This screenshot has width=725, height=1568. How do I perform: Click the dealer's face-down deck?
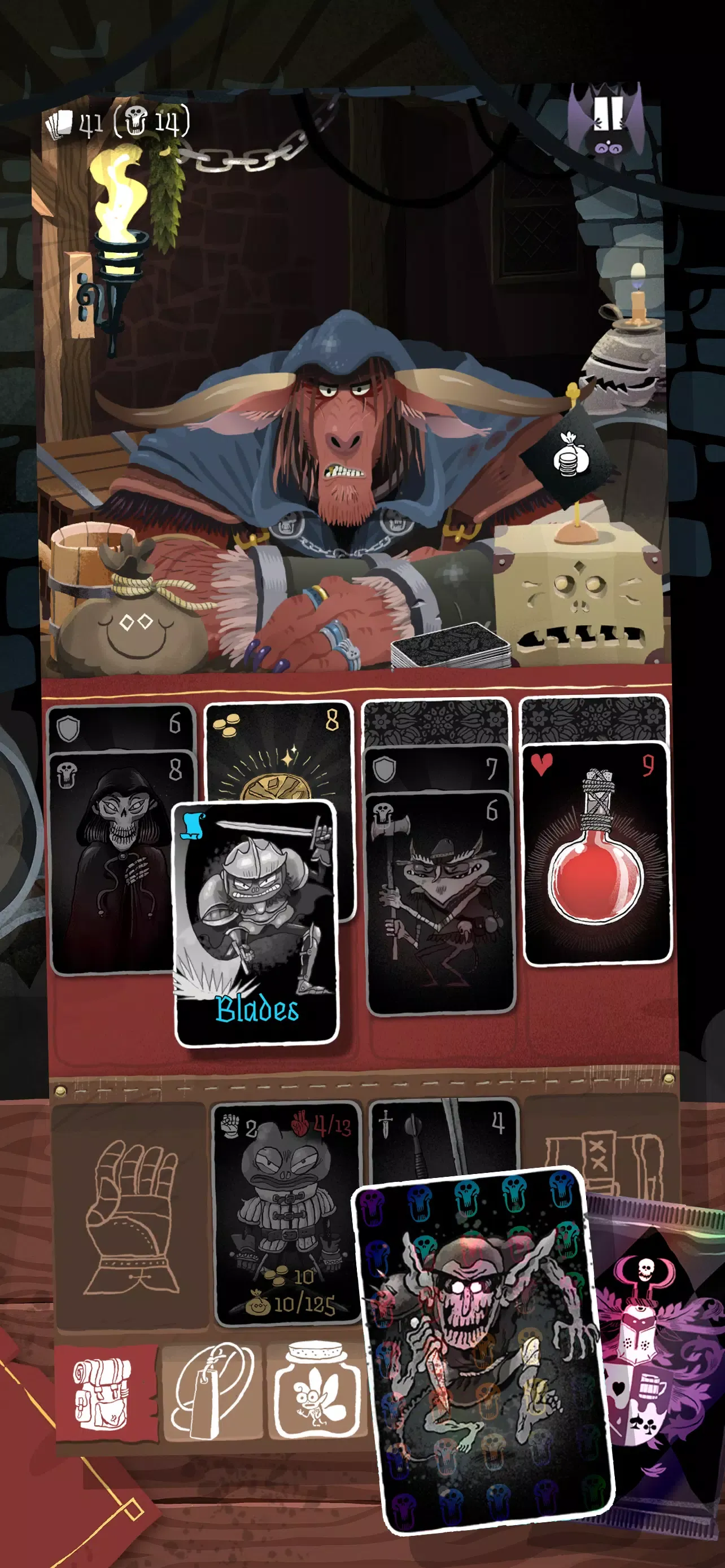[x=451, y=646]
